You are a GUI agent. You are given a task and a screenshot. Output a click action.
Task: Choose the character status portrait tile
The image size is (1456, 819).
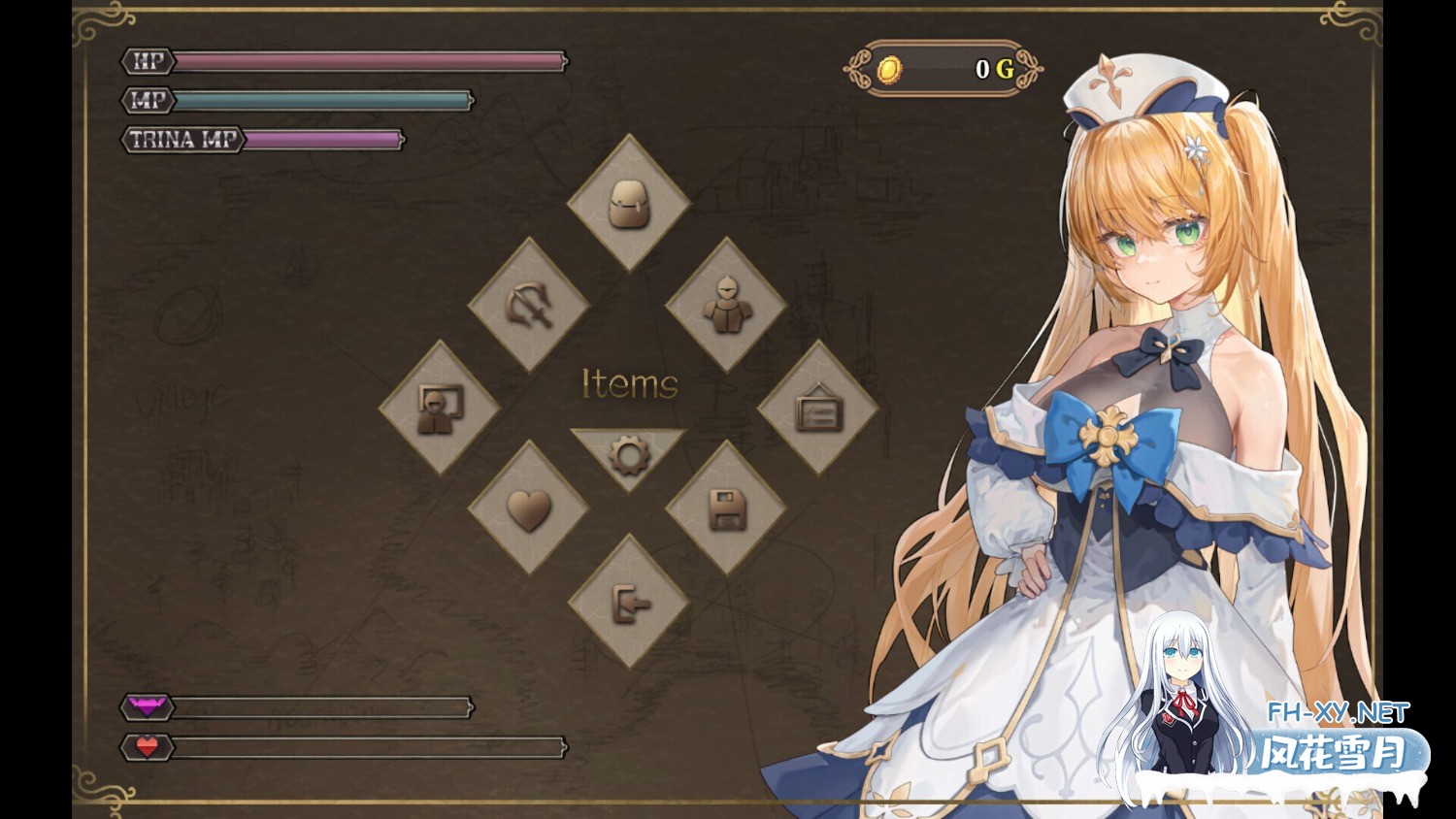440,408
